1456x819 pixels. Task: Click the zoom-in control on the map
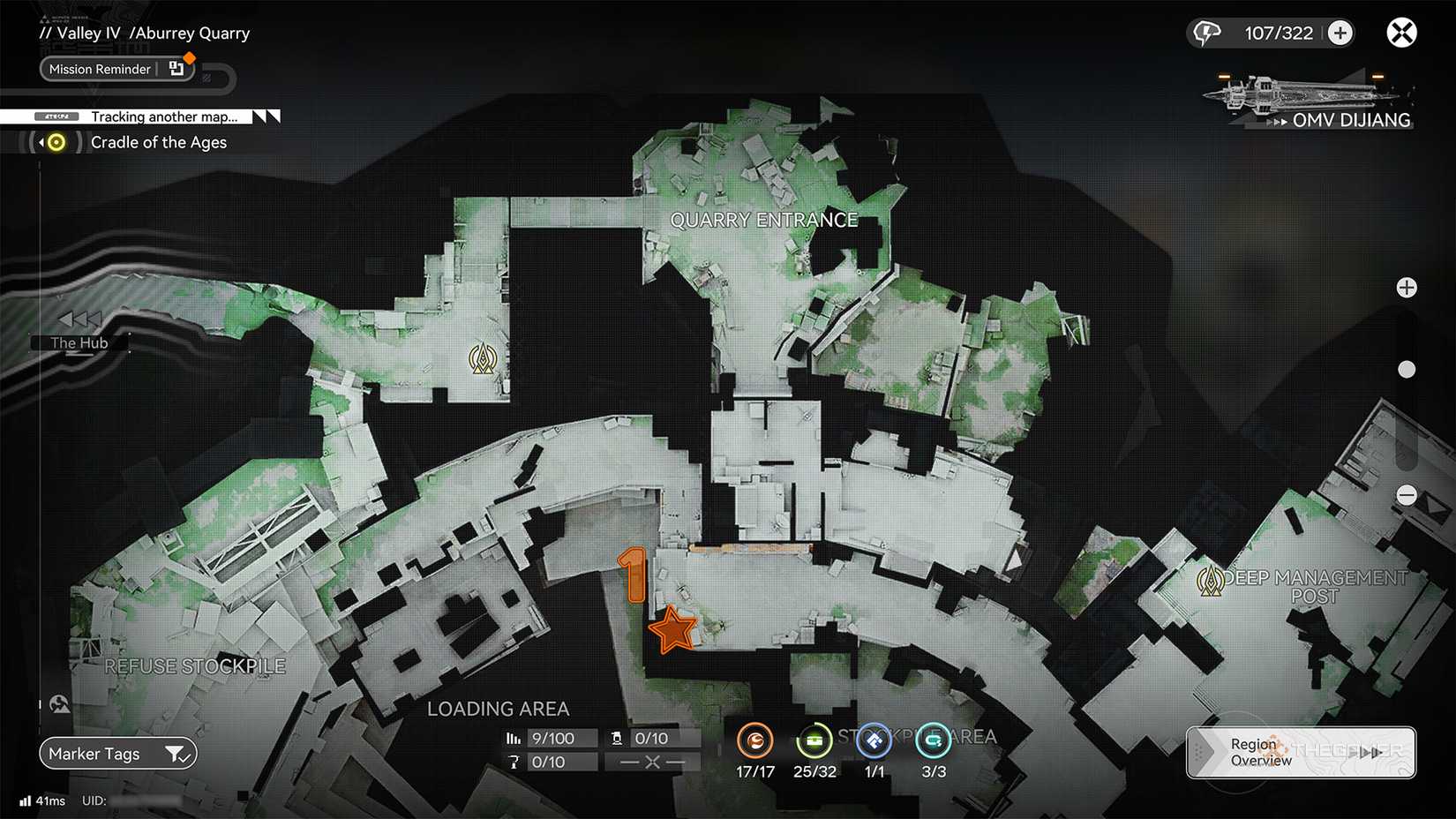point(1407,287)
